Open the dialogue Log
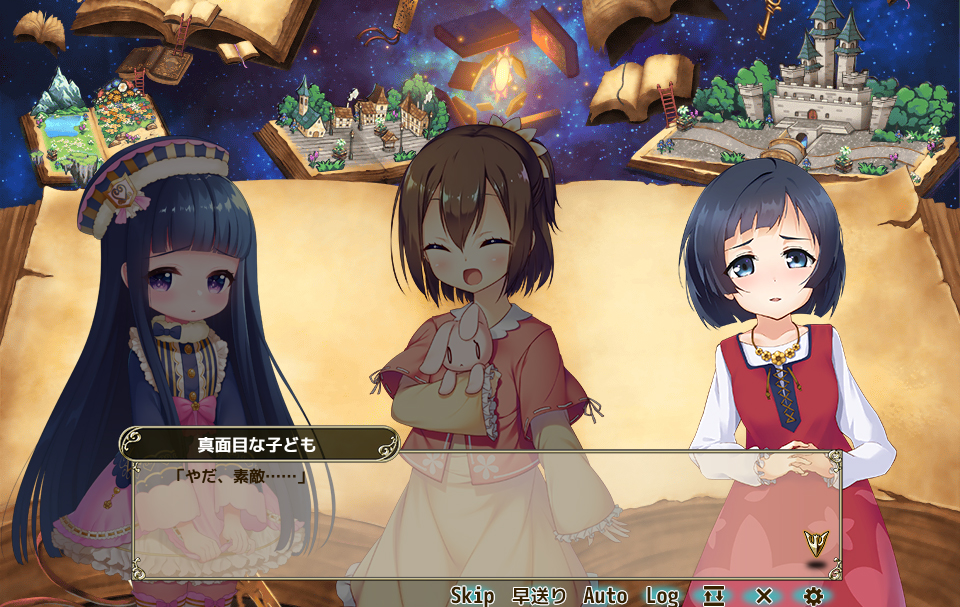 661,596
